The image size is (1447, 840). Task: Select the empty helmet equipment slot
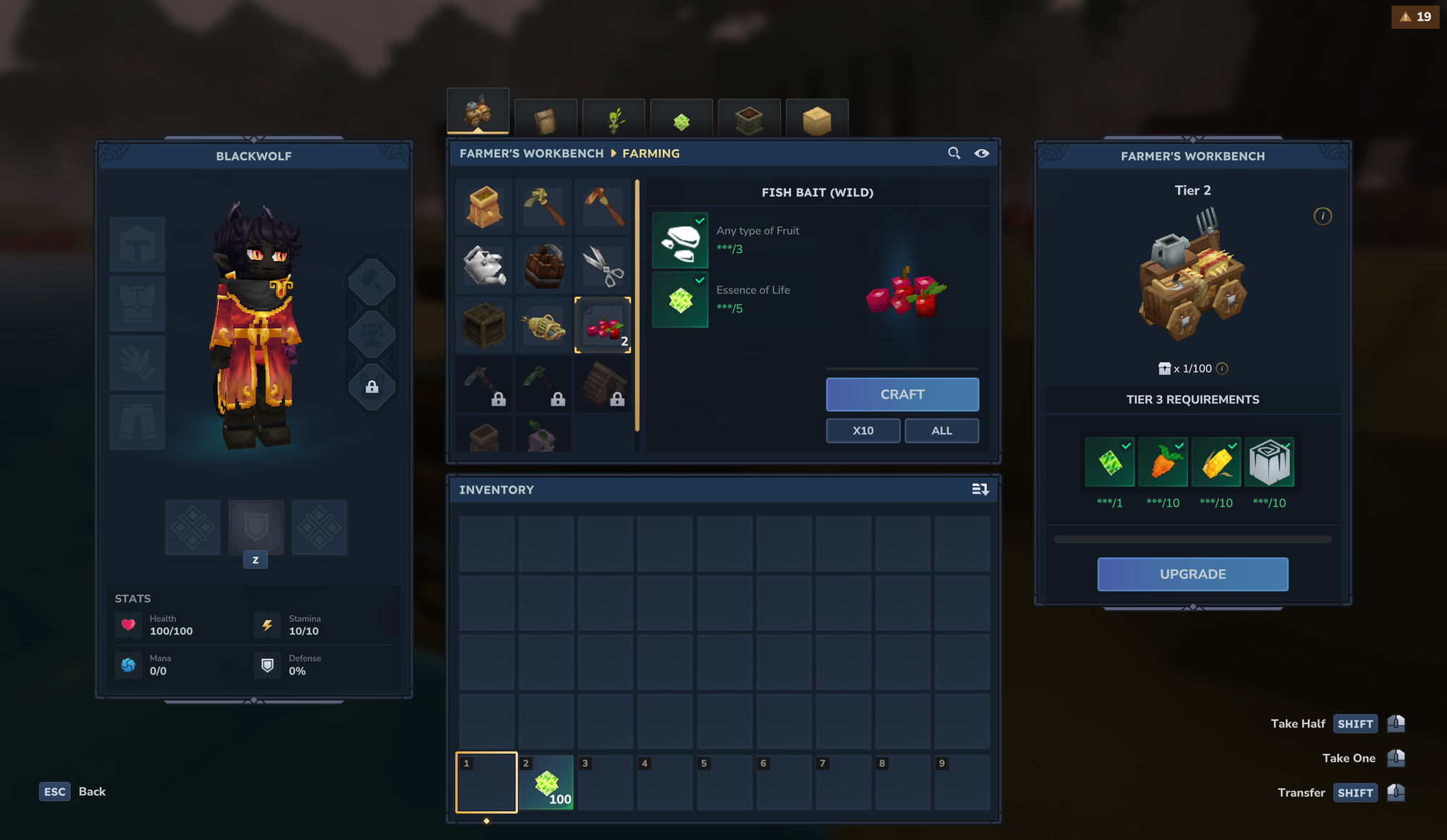[x=137, y=245]
